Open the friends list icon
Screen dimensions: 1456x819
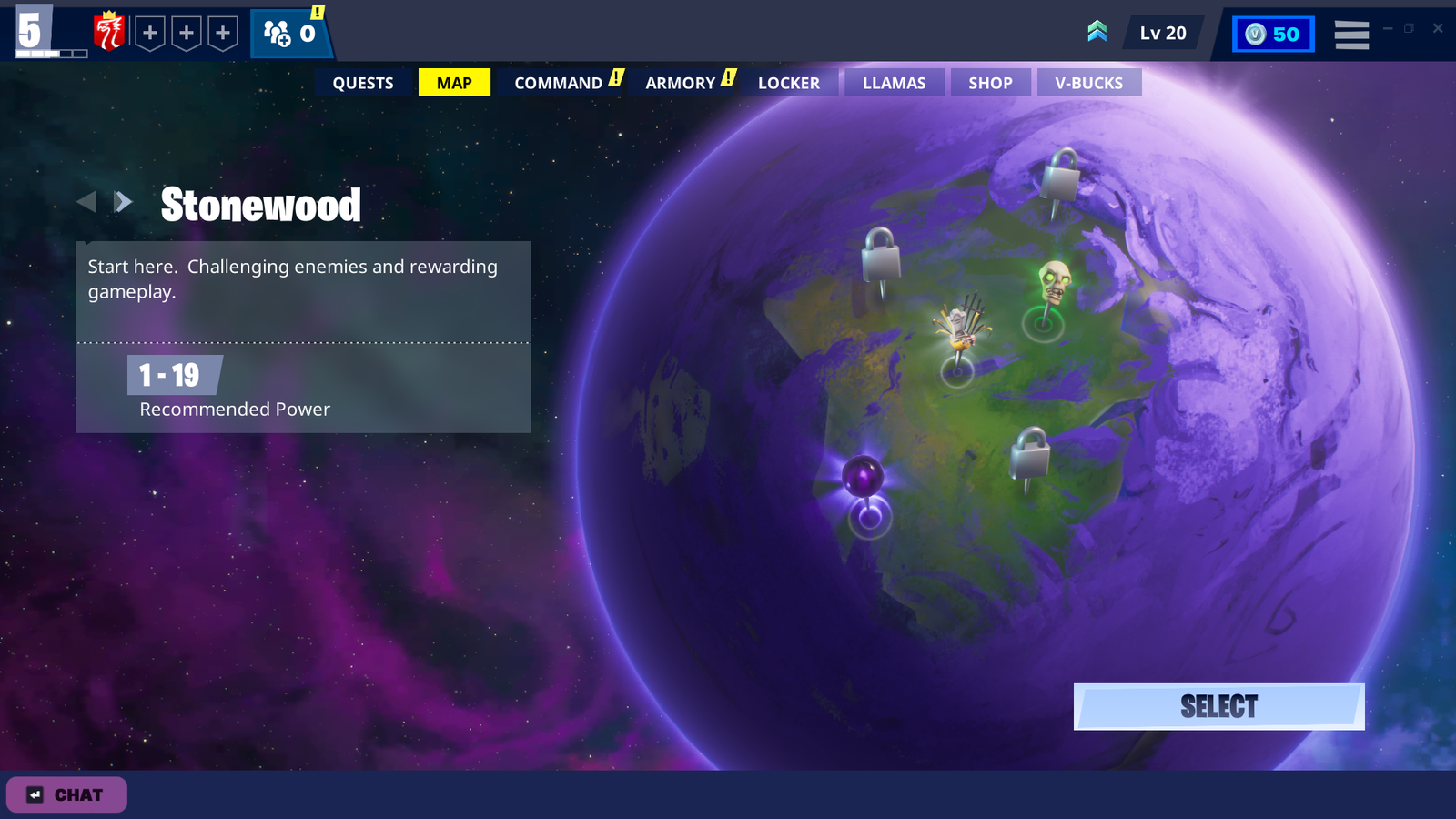click(x=289, y=34)
